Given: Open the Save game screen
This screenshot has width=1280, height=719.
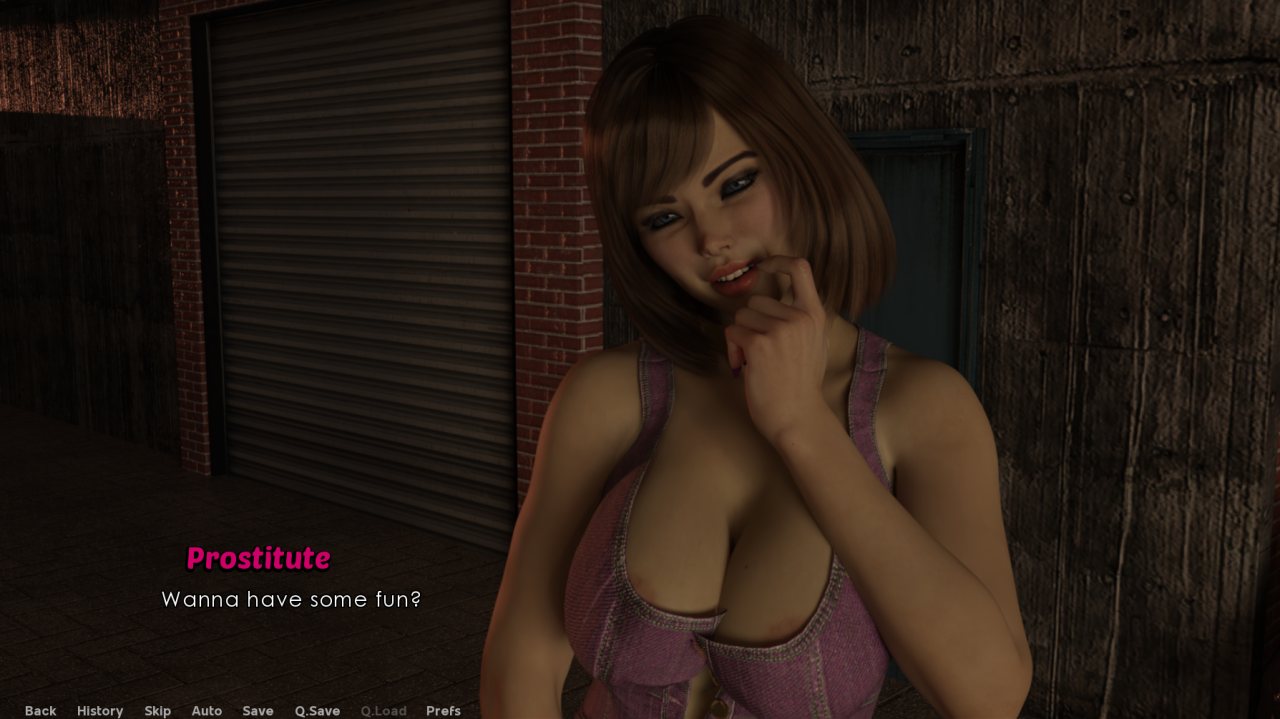Looking at the screenshot, I should [x=257, y=711].
